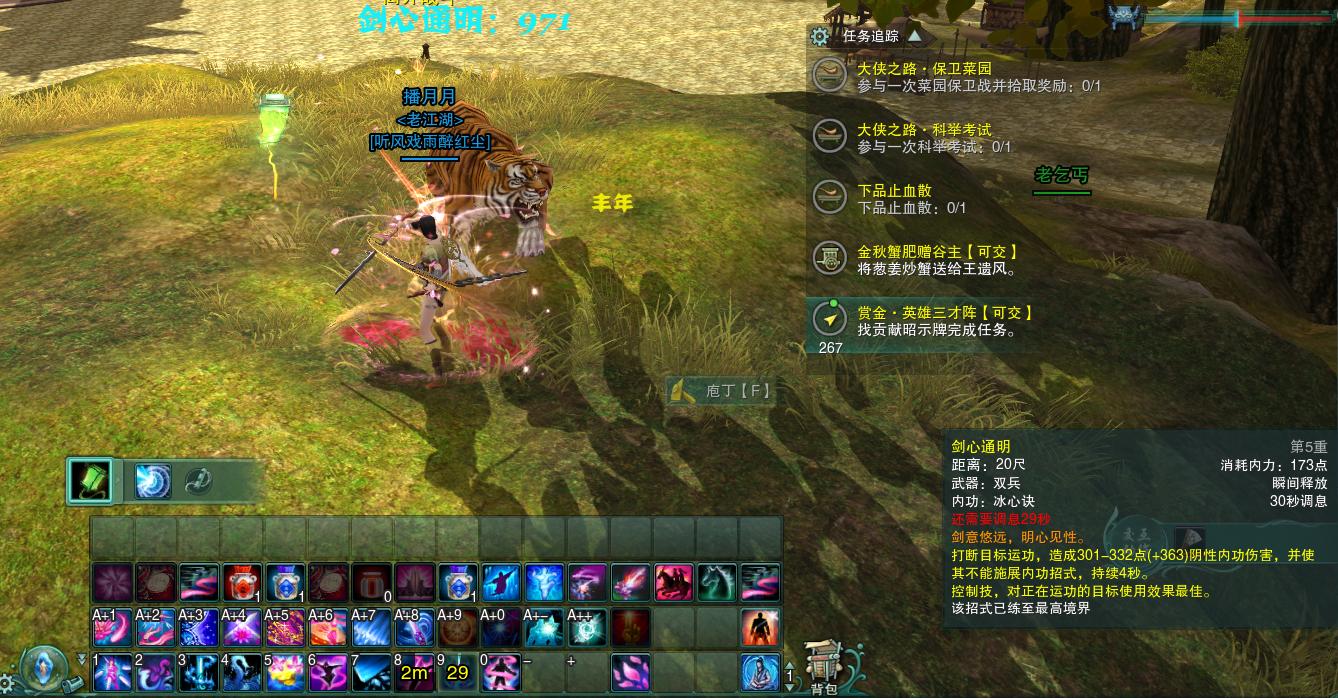Select quest 大侠之路·保卫菜园
1338x698 pixels.
(x=924, y=69)
